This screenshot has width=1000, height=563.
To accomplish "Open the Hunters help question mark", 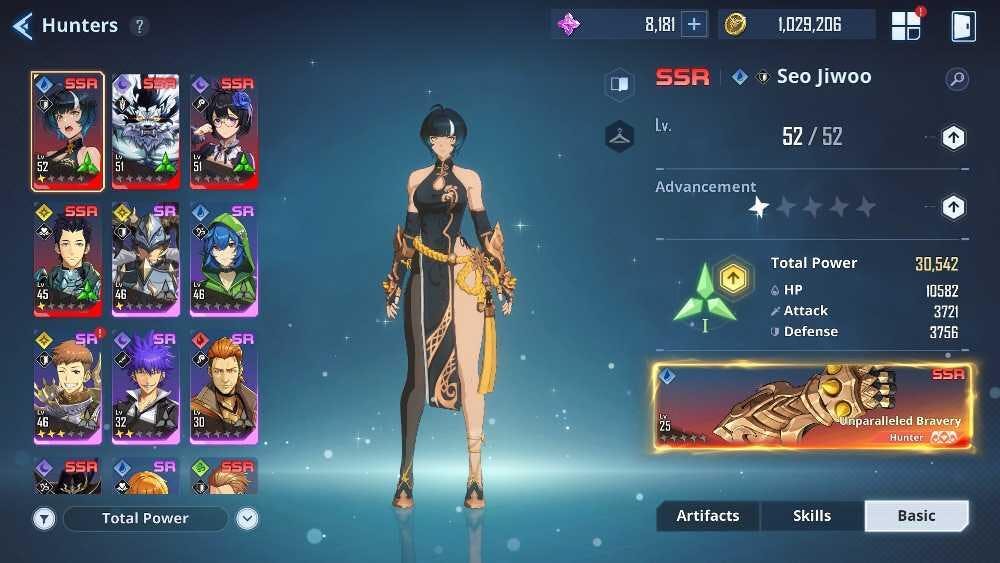I will pyautogui.click(x=139, y=26).
